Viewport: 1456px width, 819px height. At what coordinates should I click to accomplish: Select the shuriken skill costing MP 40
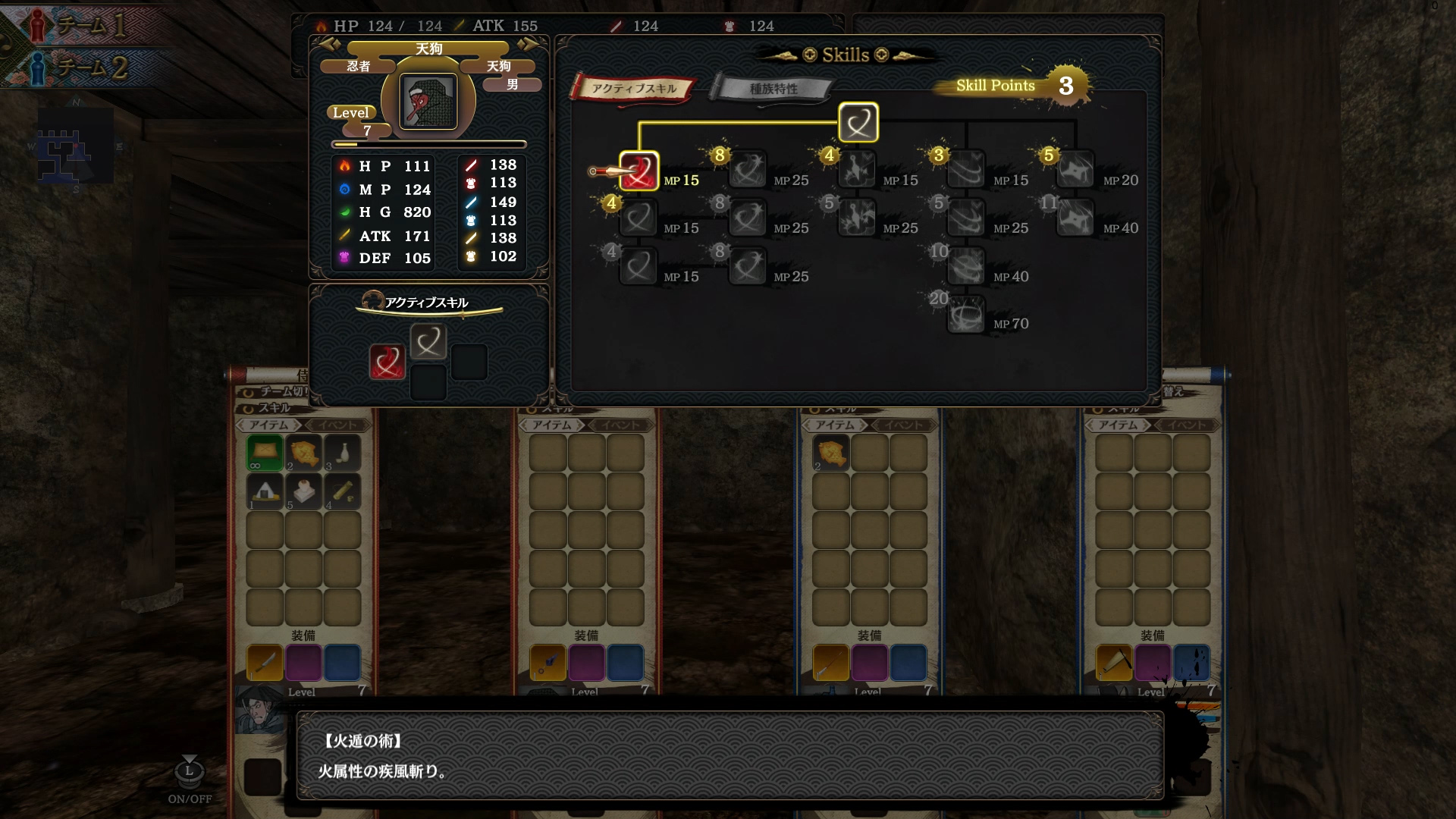[1076, 218]
